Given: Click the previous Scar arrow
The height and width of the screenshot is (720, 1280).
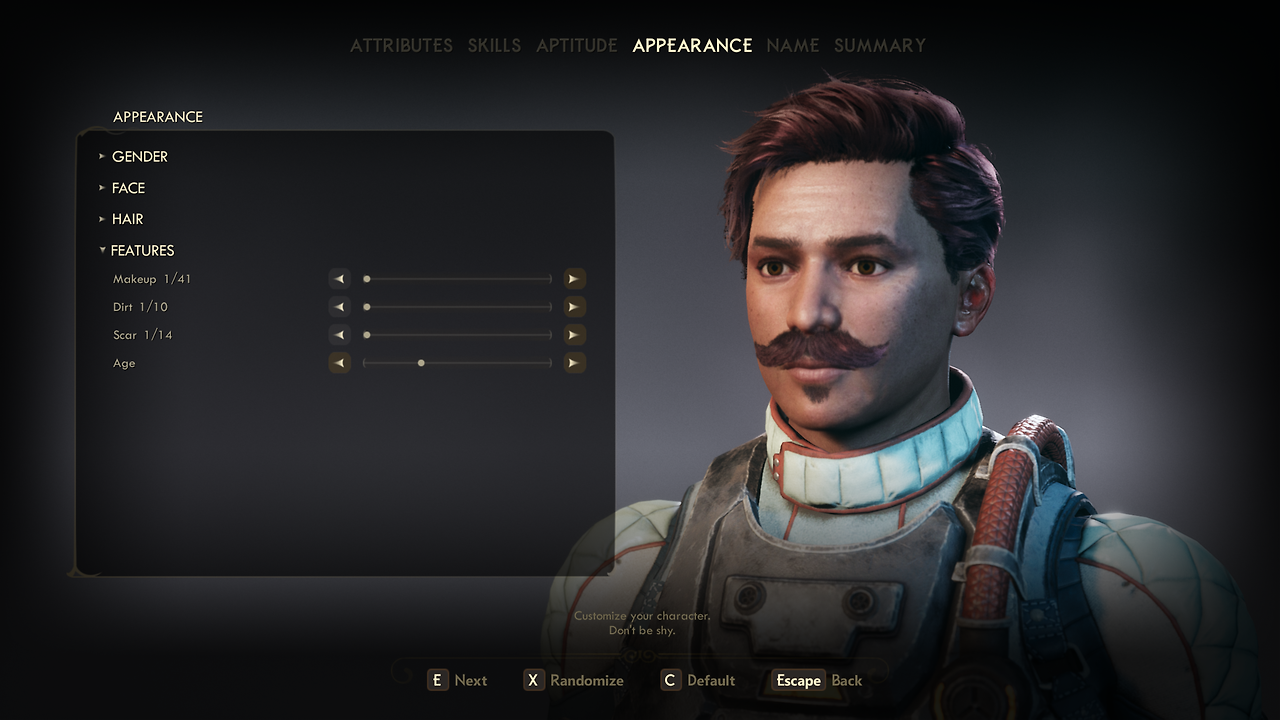Looking at the screenshot, I should point(340,335).
